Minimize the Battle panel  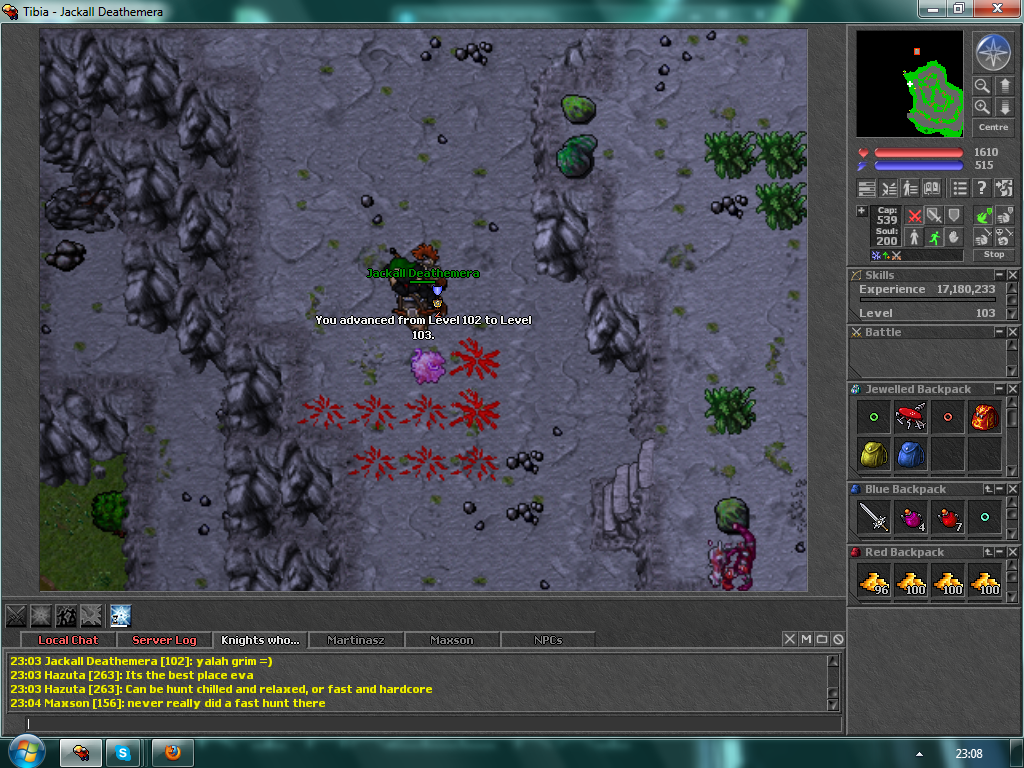click(999, 332)
